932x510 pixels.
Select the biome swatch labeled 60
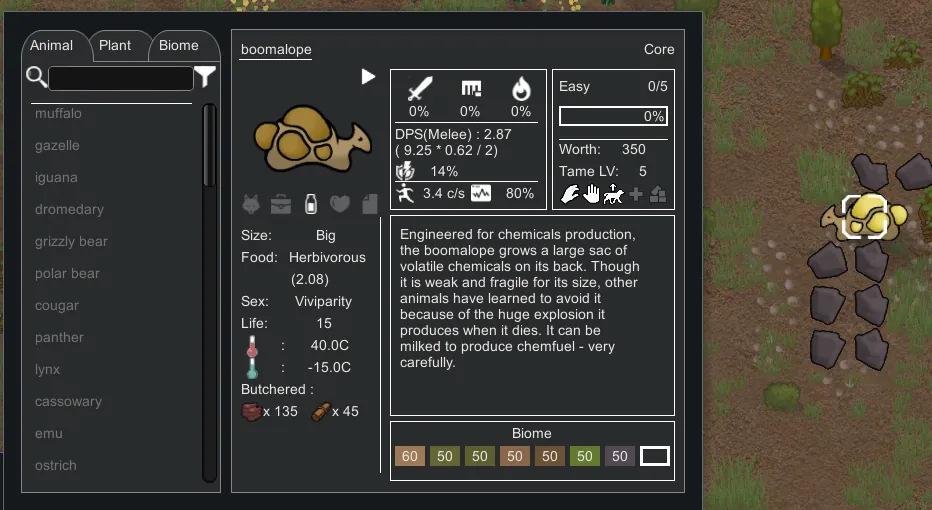click(409, 457)
